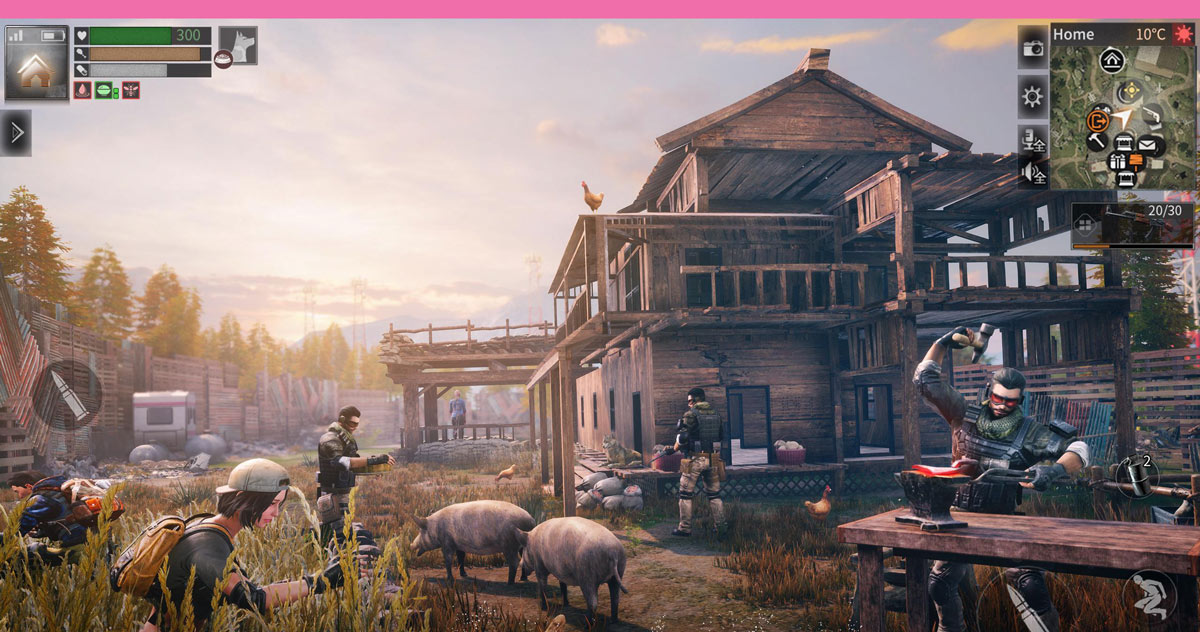Select the home marker on minimap
Screen dimensions: 1200x632
click(x=1112, y=60)
